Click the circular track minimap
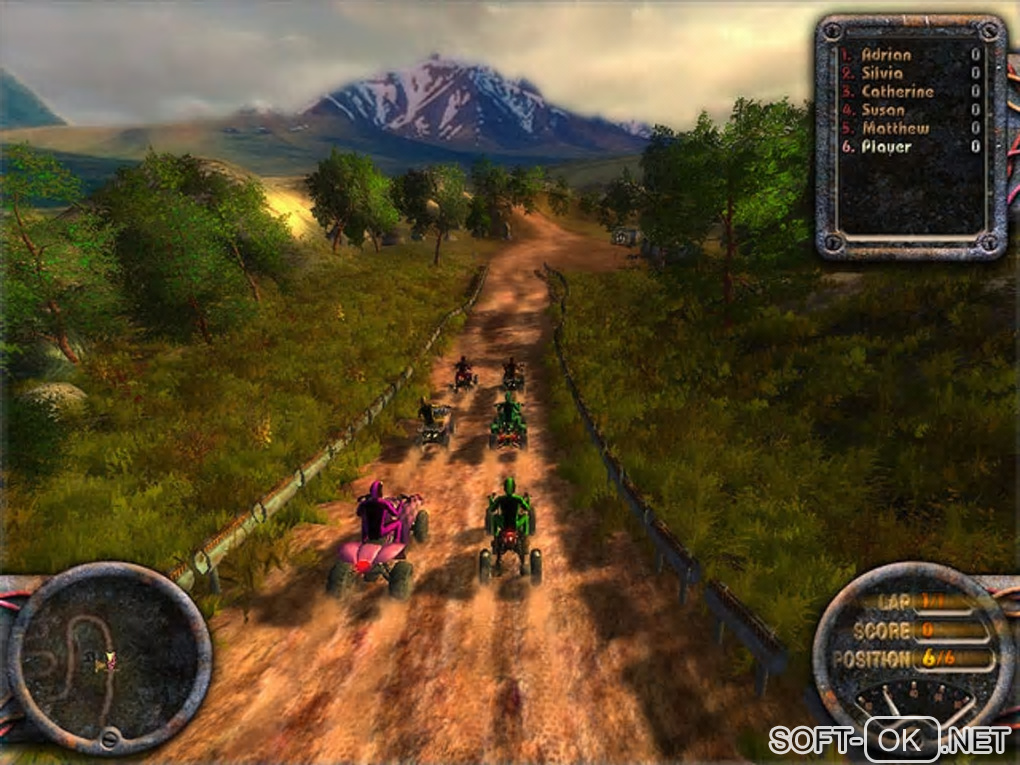The width and height of the screenshot is (1020, 765). pyautogui.click(x=109, y=658)
